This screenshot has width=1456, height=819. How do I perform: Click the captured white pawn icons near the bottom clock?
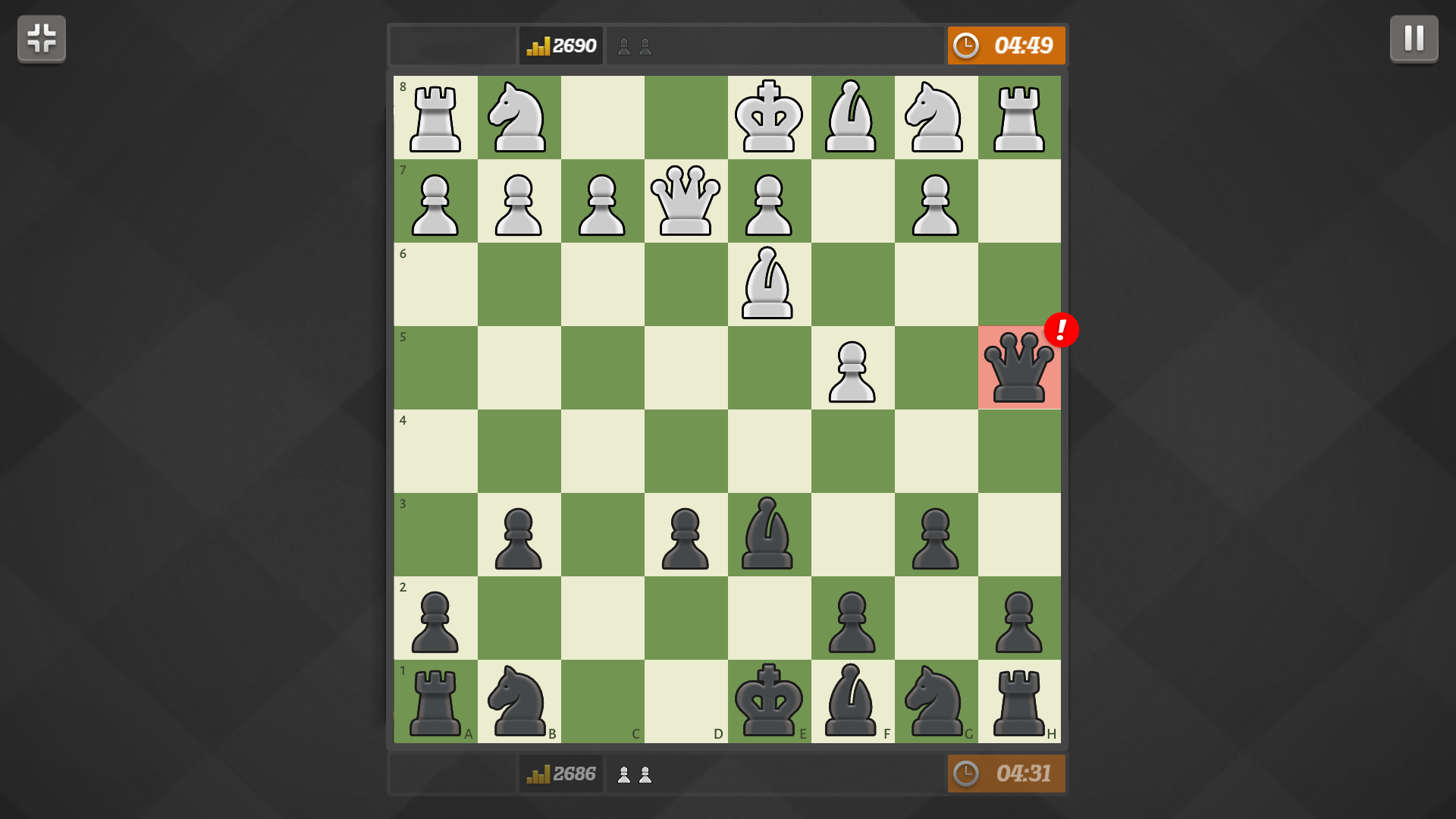pos(635,773)
